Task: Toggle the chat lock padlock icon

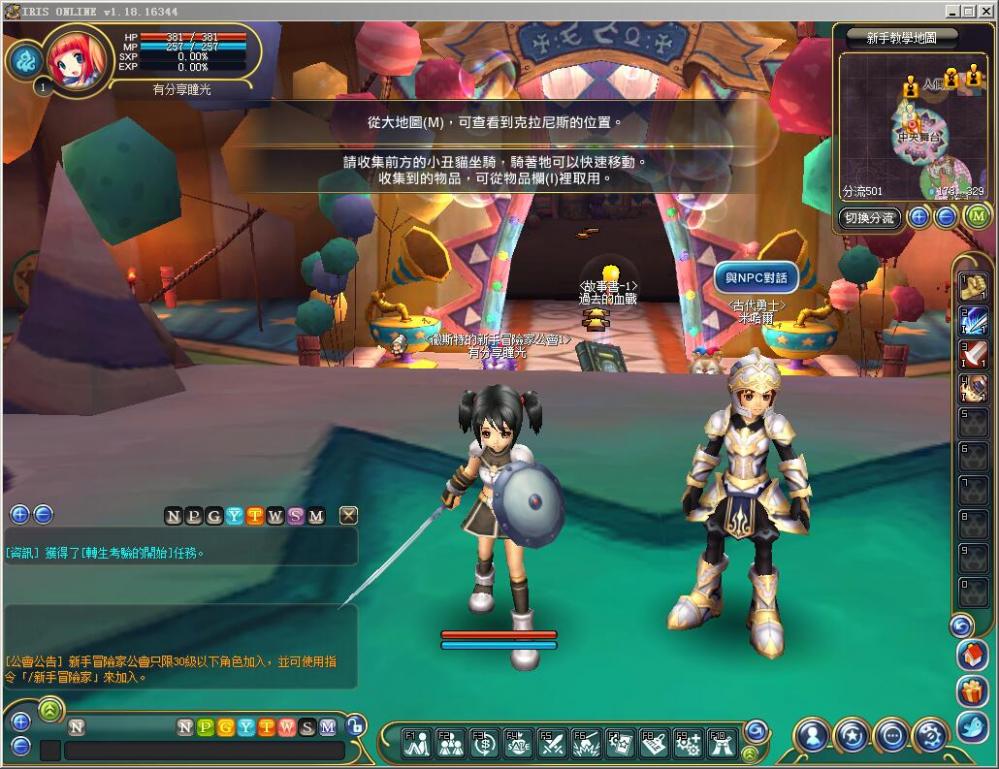Action: tap(355, 727)
